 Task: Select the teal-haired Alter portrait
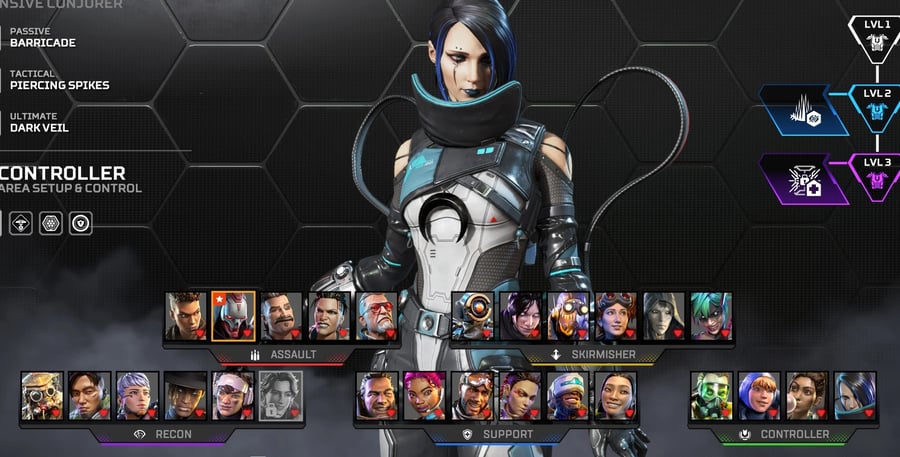click(711, 316)
